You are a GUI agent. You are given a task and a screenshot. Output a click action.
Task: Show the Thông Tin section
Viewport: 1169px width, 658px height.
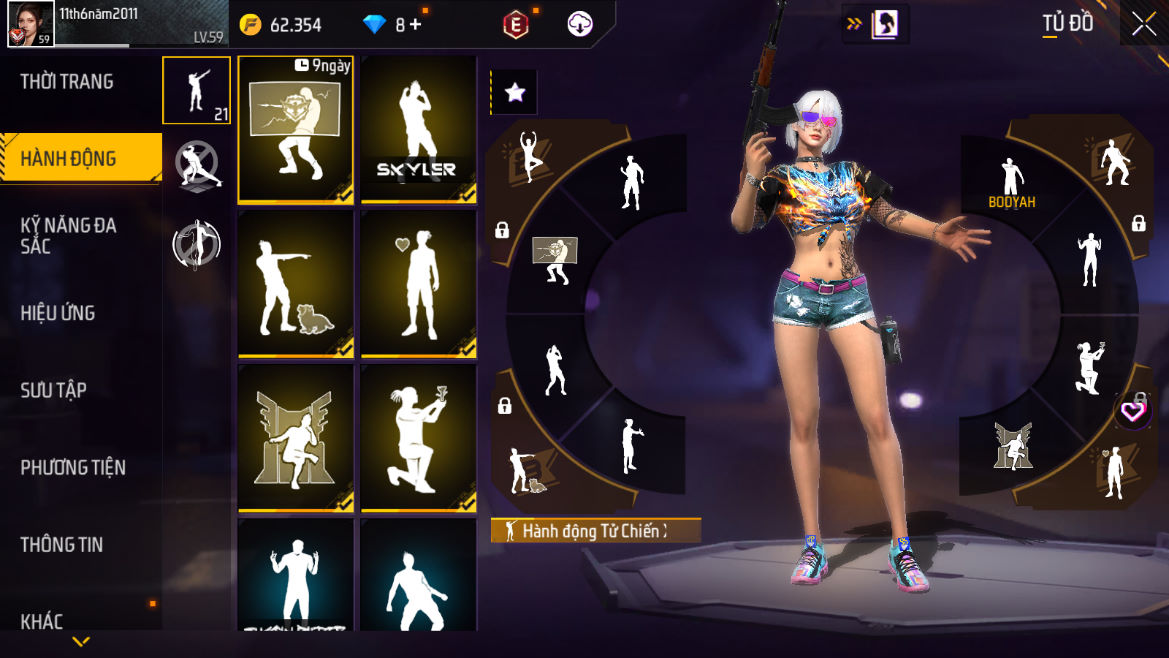[62, 545]
